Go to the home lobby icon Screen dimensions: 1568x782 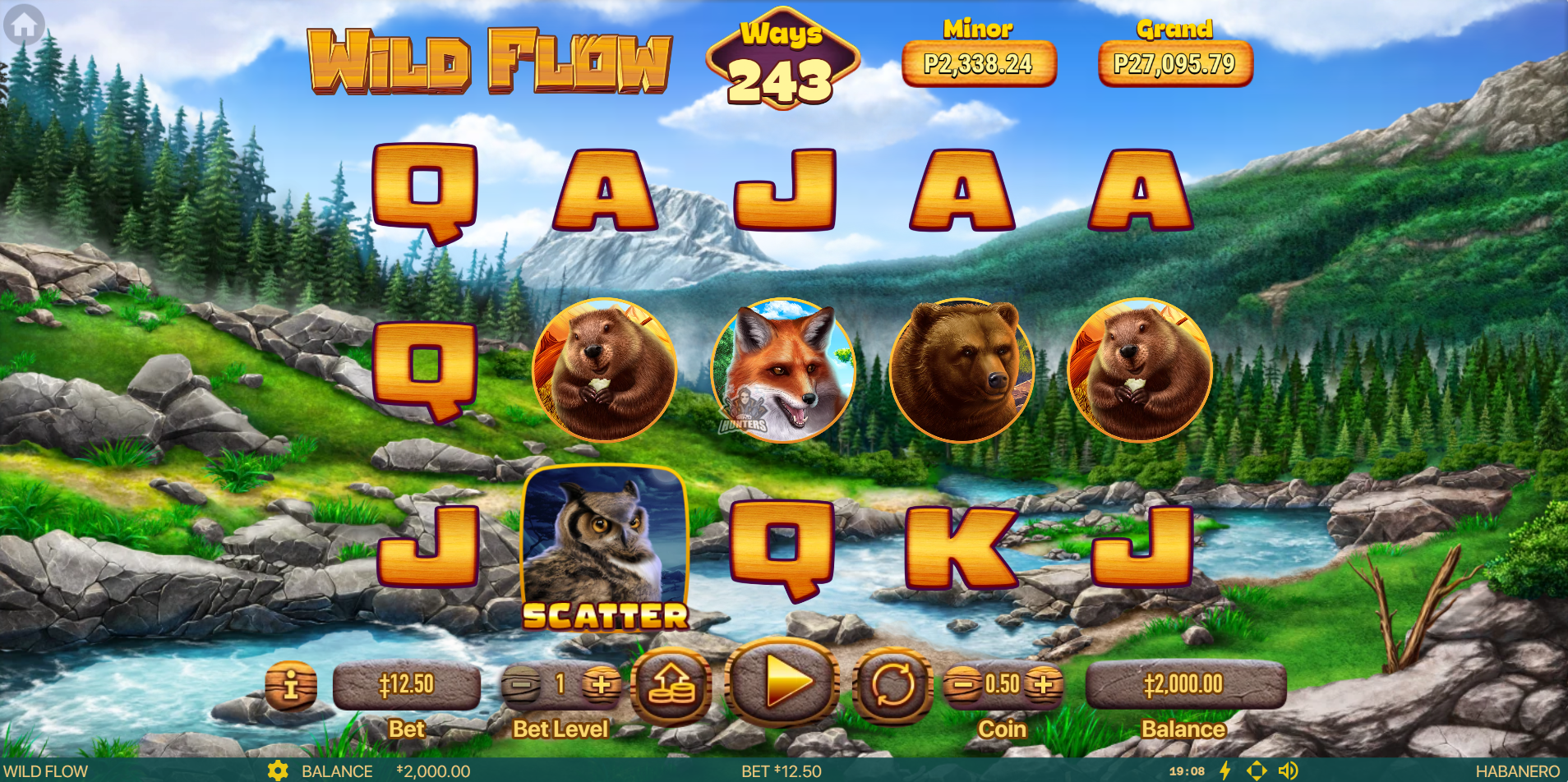click(x=24, y=25)
